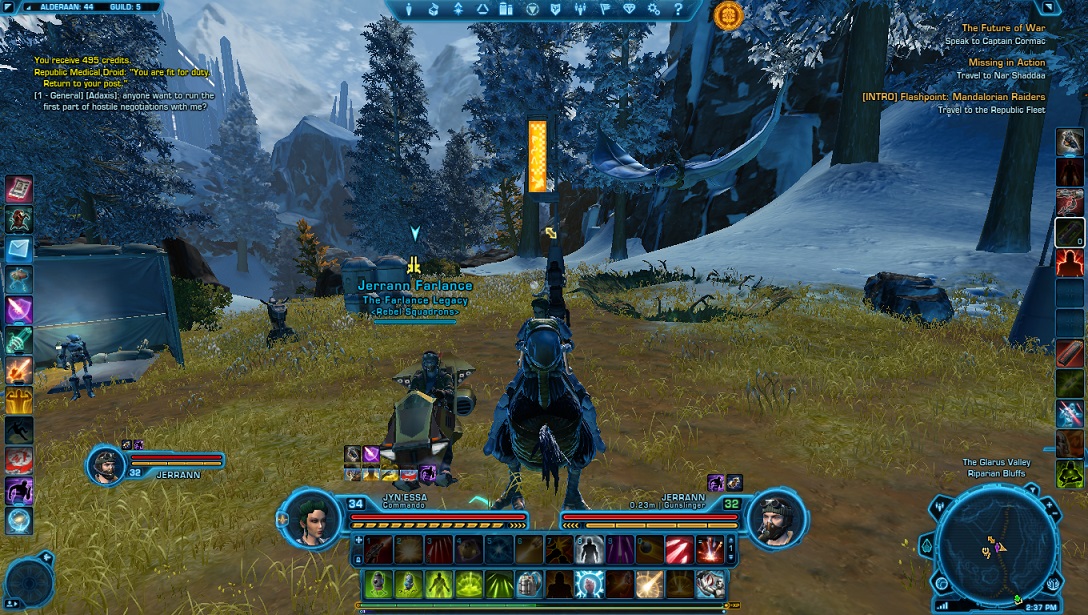The width and height of the screenshot is (1088, 615).
Task: Click the Mandalorian Raiders flashpoint quest entry
Action: tap(953, 97)
